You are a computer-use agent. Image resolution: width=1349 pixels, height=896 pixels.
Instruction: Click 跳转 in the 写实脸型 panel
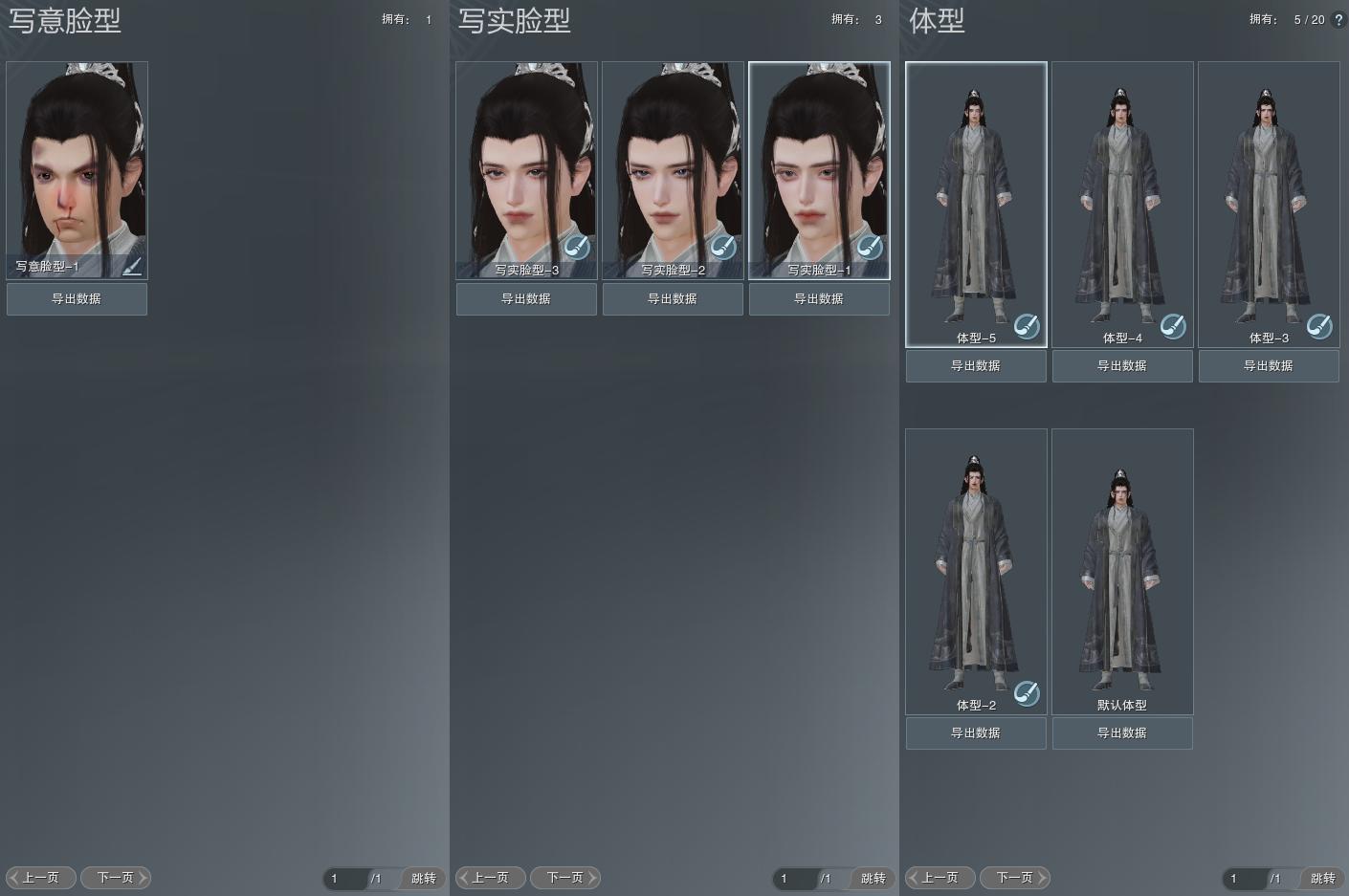tap(873, 879)
